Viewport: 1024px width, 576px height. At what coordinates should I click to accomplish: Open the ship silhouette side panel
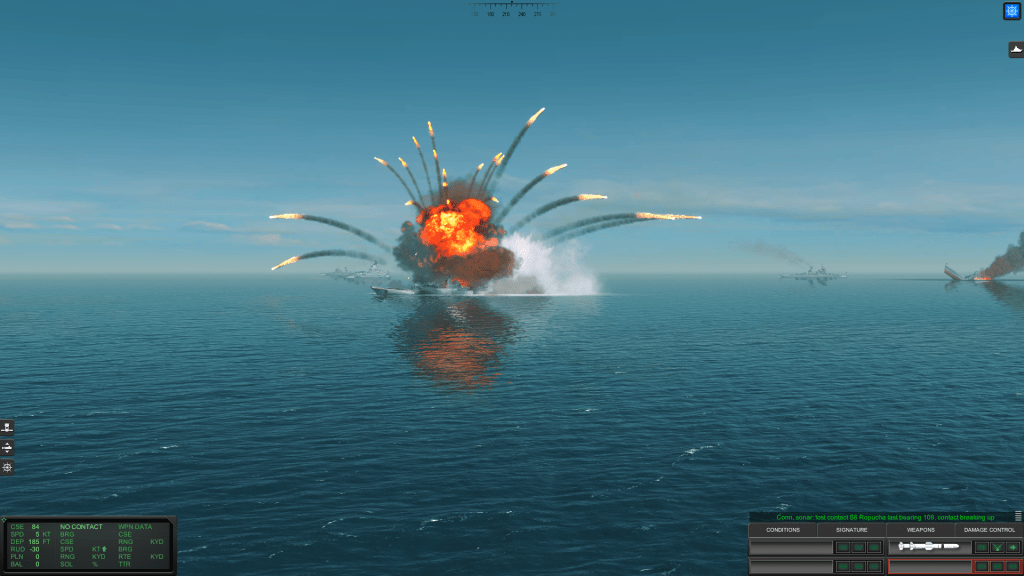1015,50
